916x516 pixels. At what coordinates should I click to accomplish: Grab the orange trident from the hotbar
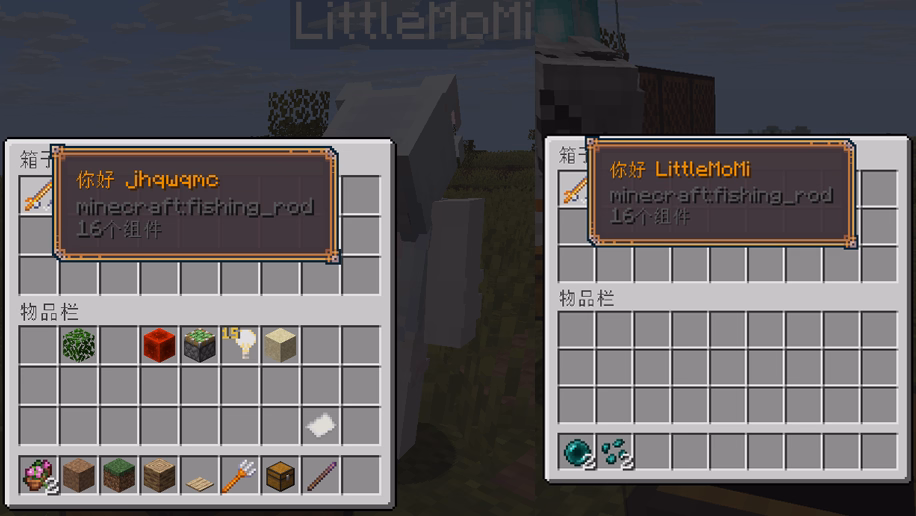[240, 475]
